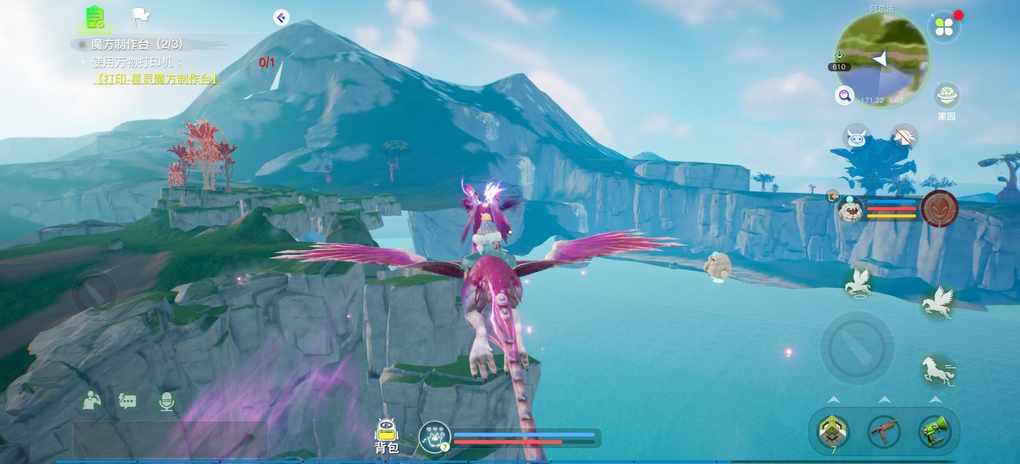Open the 背包 backpack
This screenshot has width=1020, height=464.
(x=387, y=436)
